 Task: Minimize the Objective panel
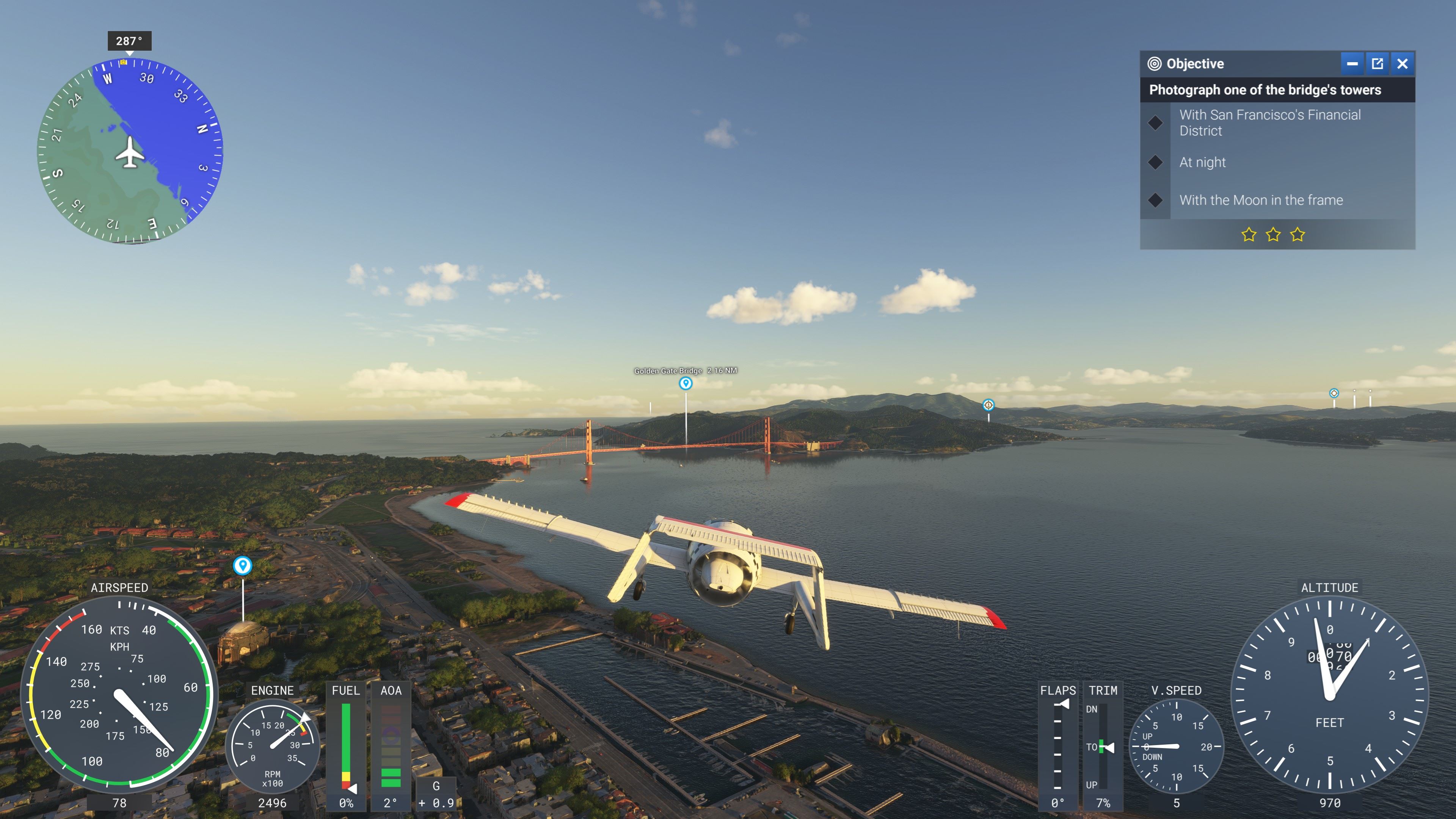[x=1352, y=64]
